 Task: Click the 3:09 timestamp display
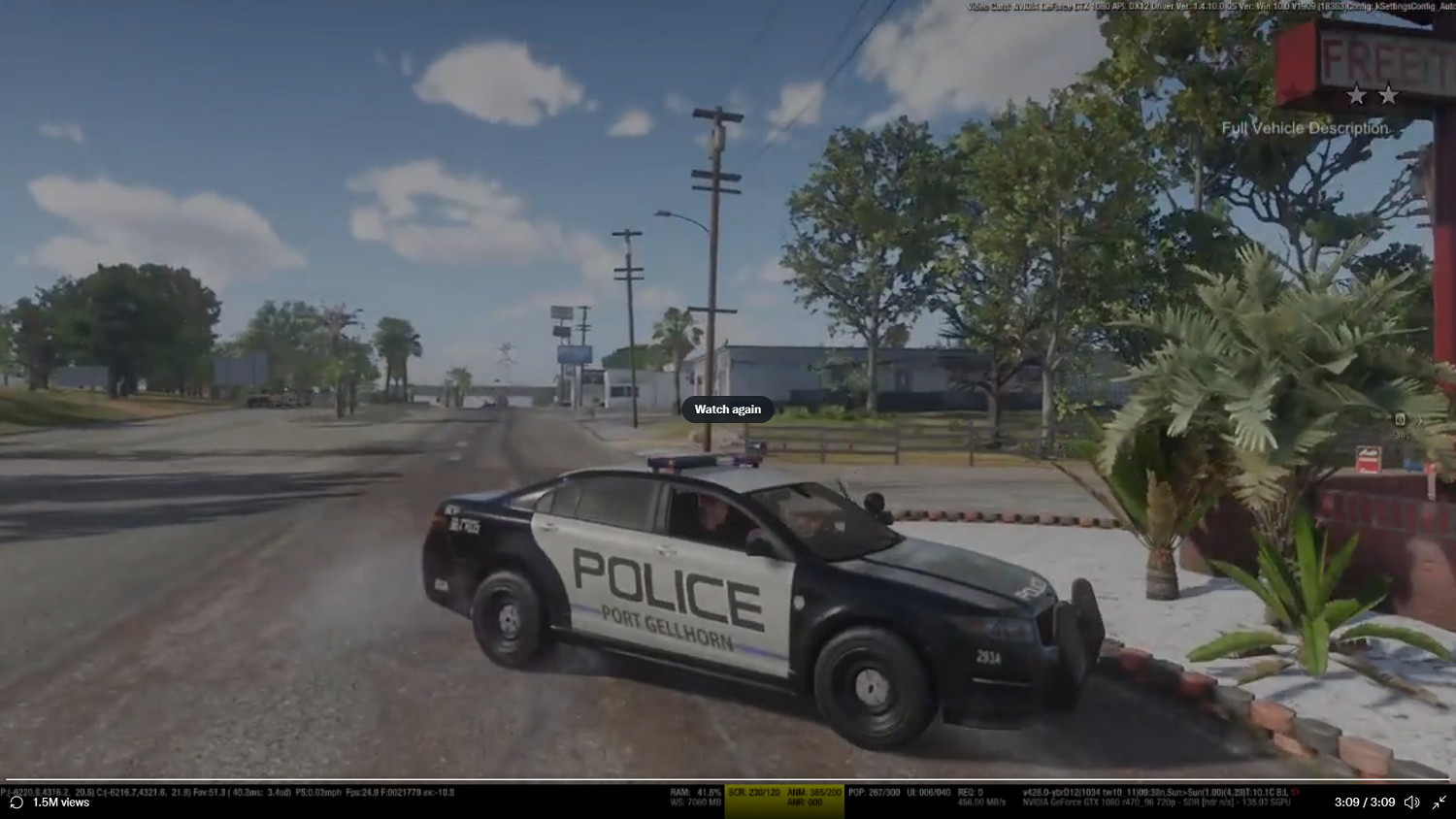coord(1366,802)
